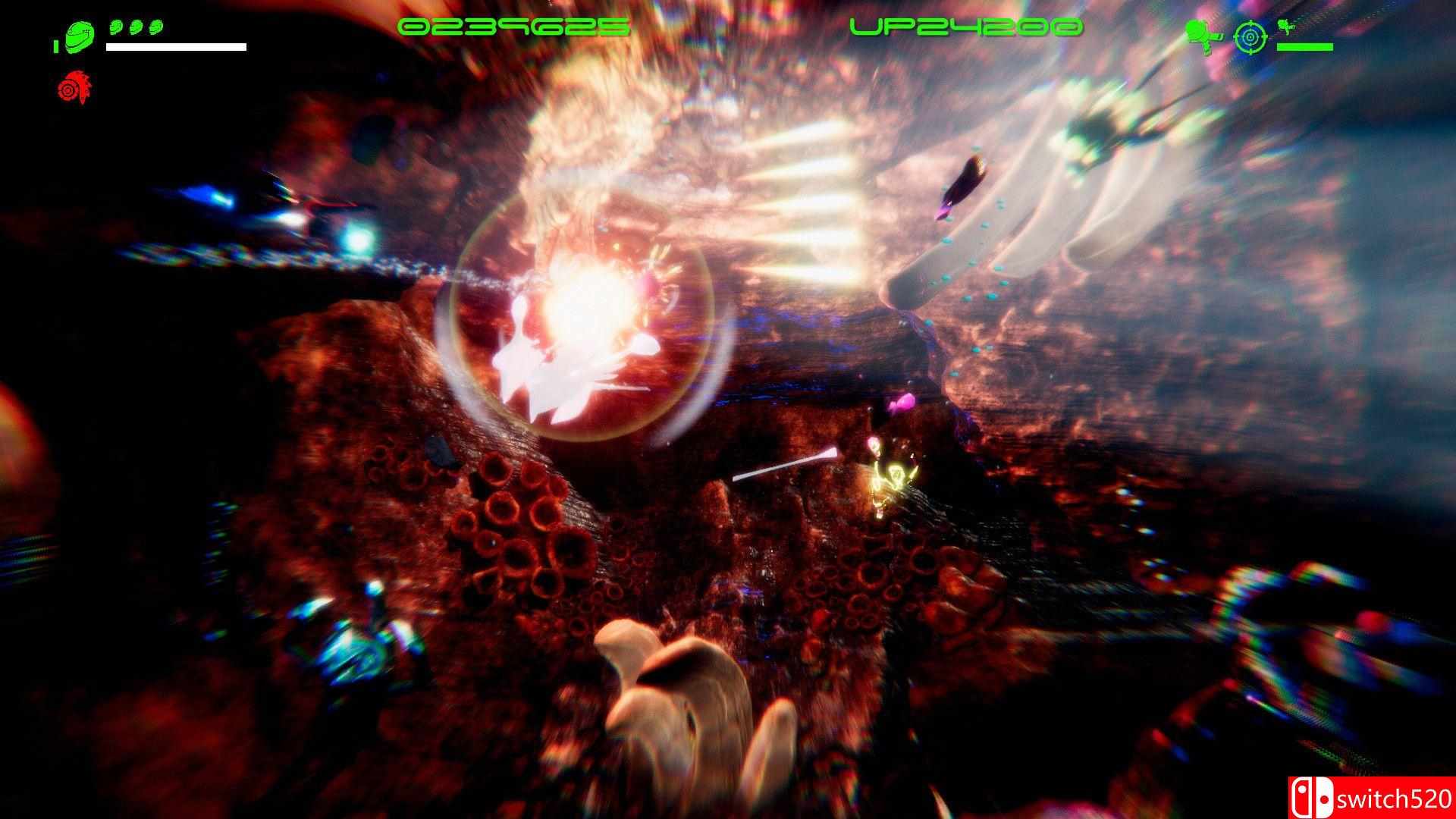Click the third spare life helmet icon
1456x819 pixels.
coord(156,27)
